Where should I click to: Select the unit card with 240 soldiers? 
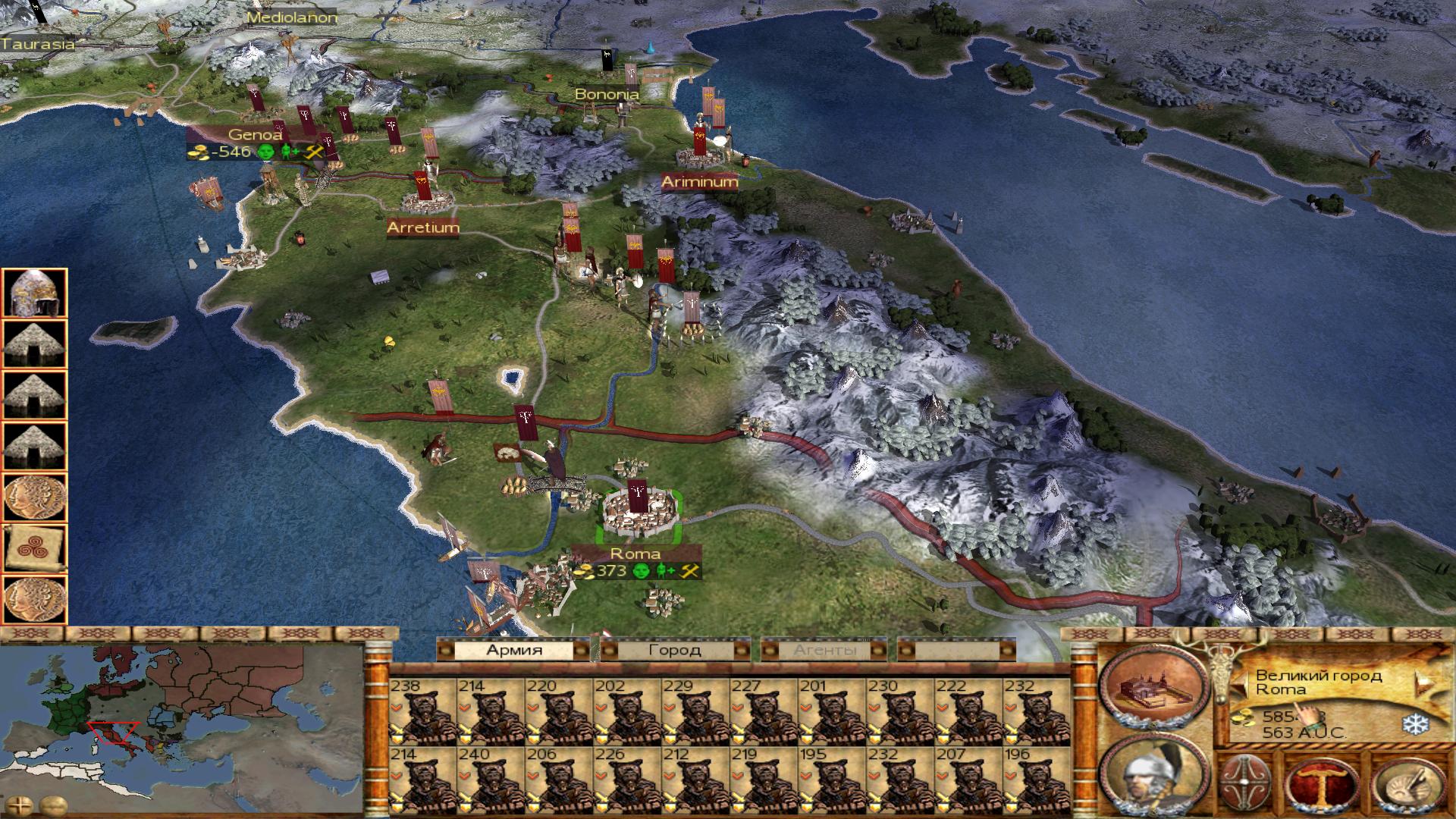491,780
